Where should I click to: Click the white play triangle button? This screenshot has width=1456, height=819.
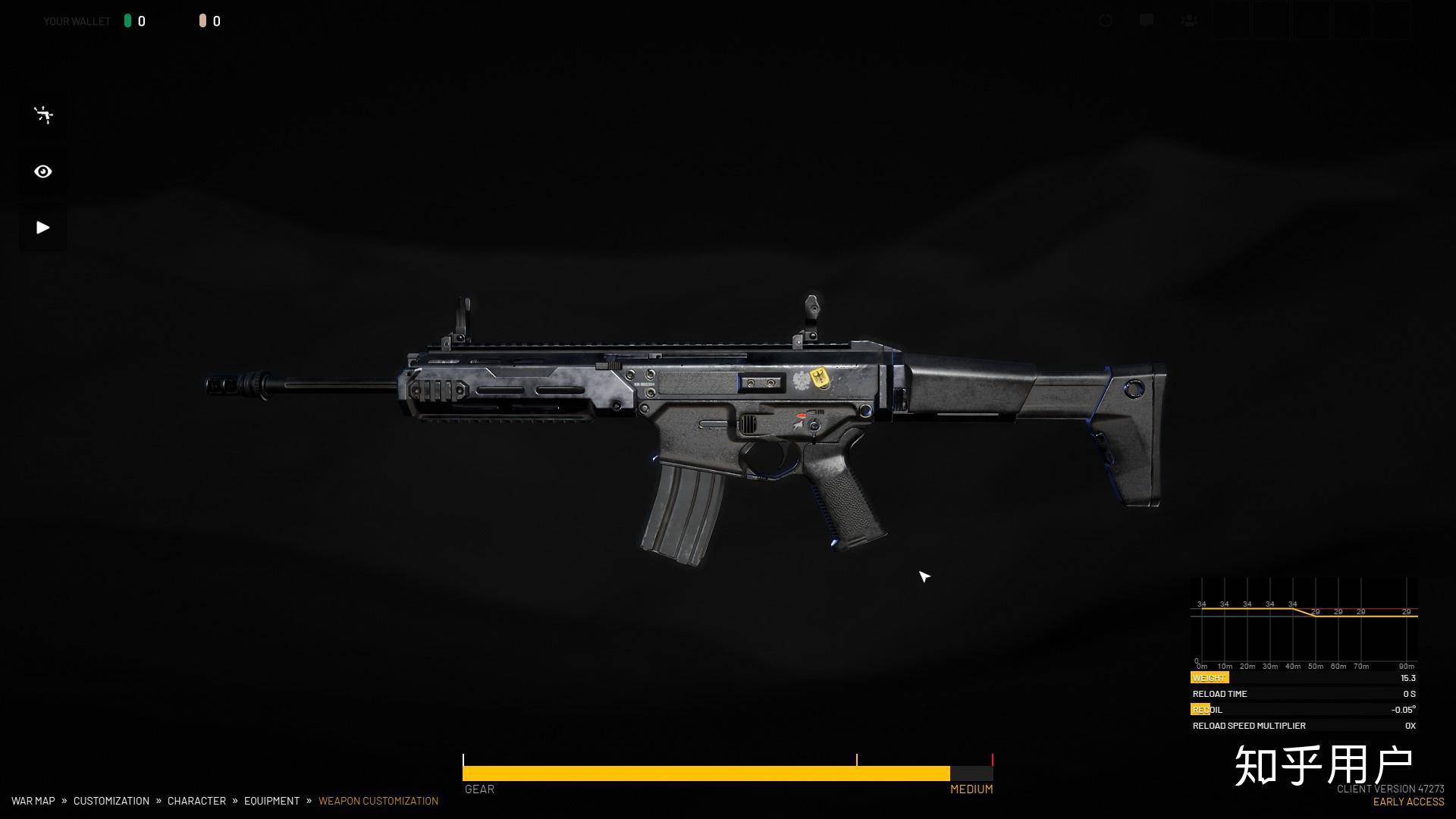click(43, 227)
